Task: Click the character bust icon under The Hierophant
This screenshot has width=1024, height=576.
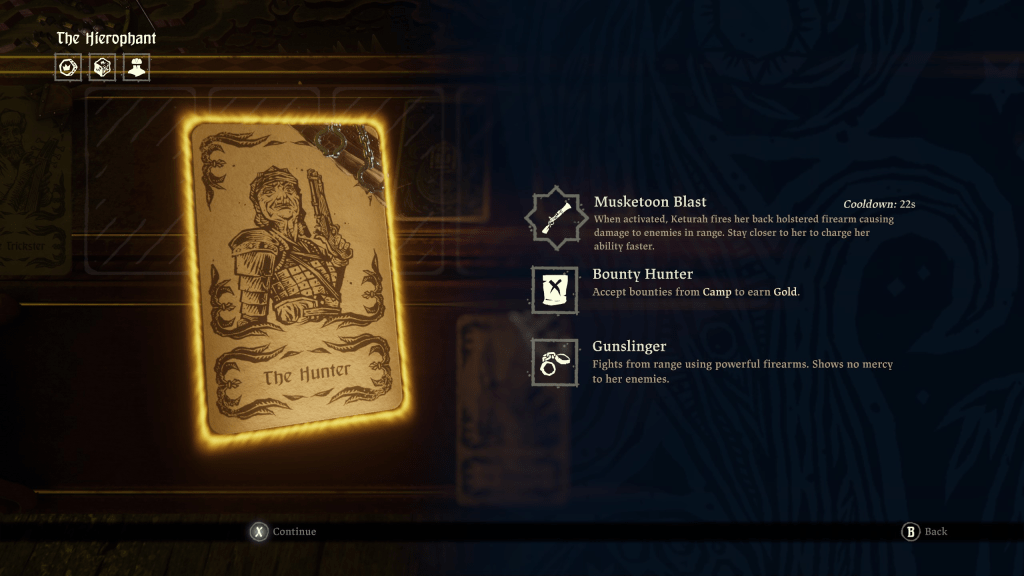Action: (136, 68)
